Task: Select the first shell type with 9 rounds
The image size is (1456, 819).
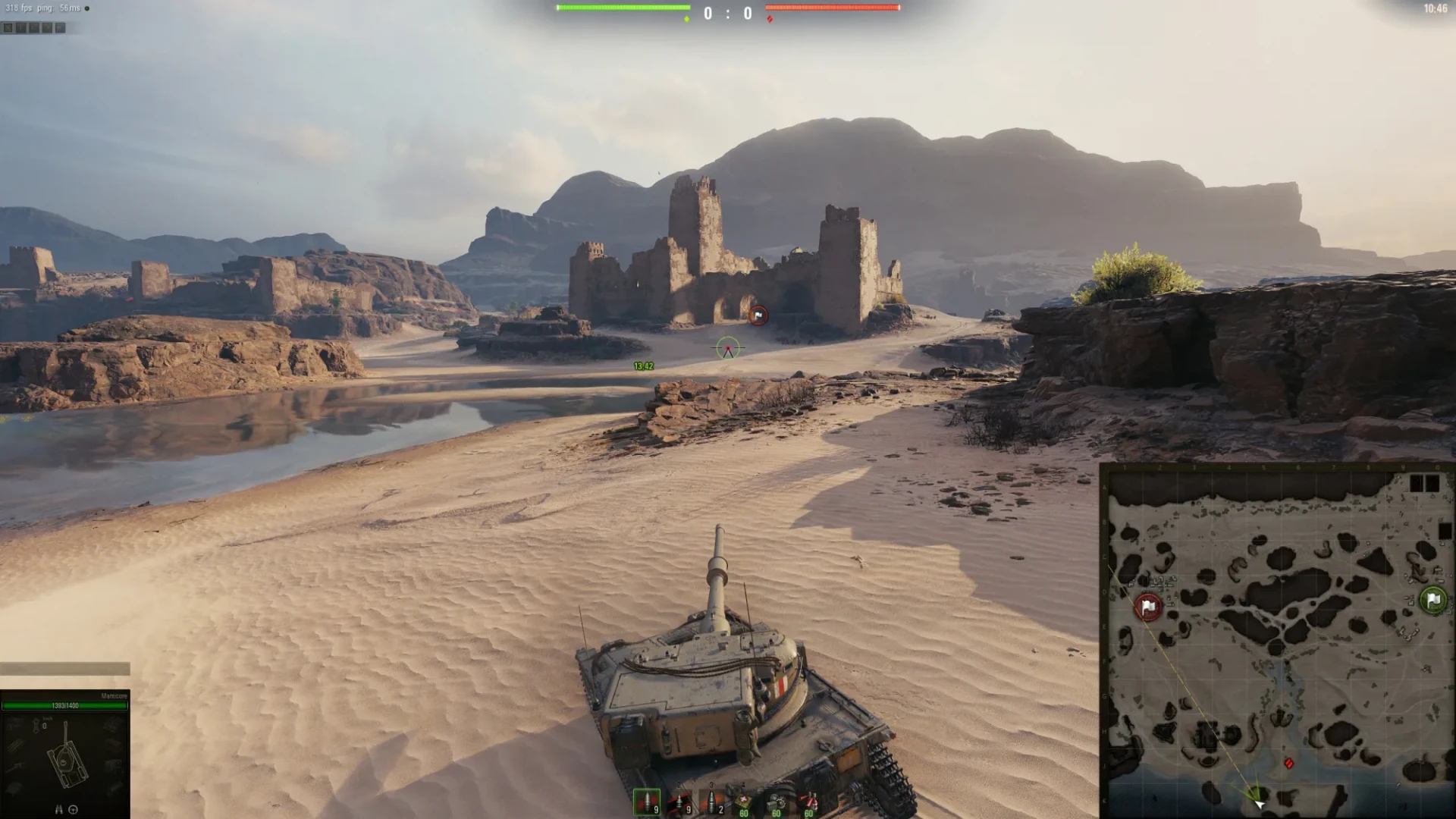Action: tap(647, 802)
